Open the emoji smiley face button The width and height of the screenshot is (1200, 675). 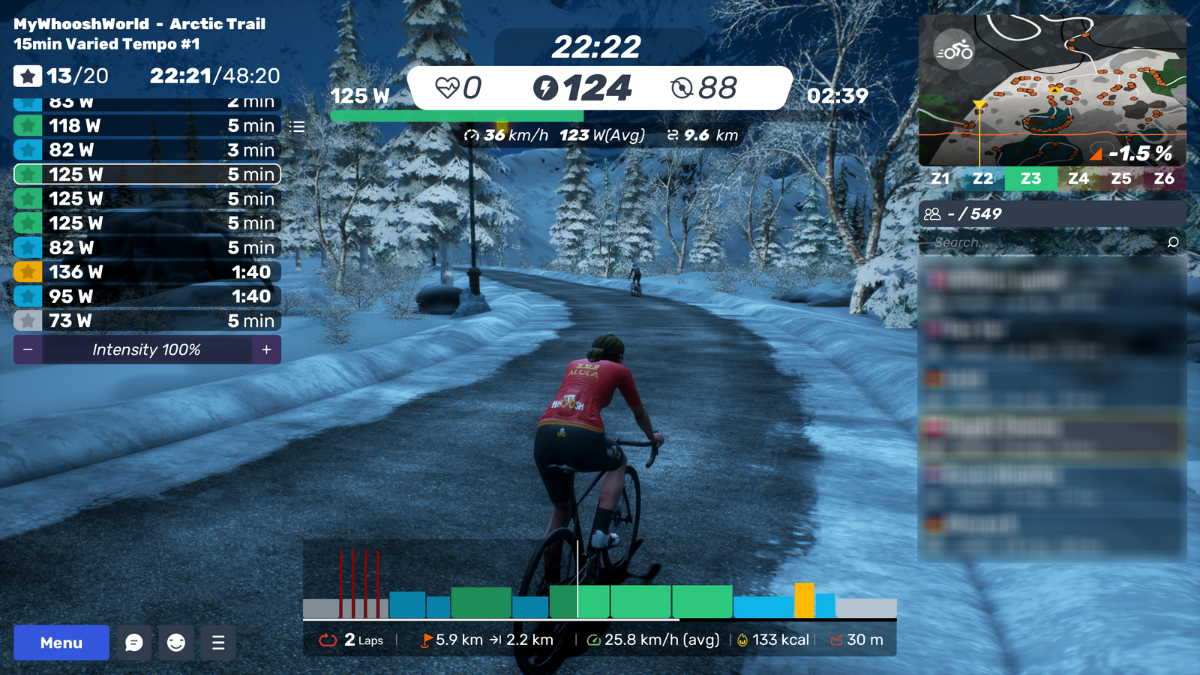(176, 643)
